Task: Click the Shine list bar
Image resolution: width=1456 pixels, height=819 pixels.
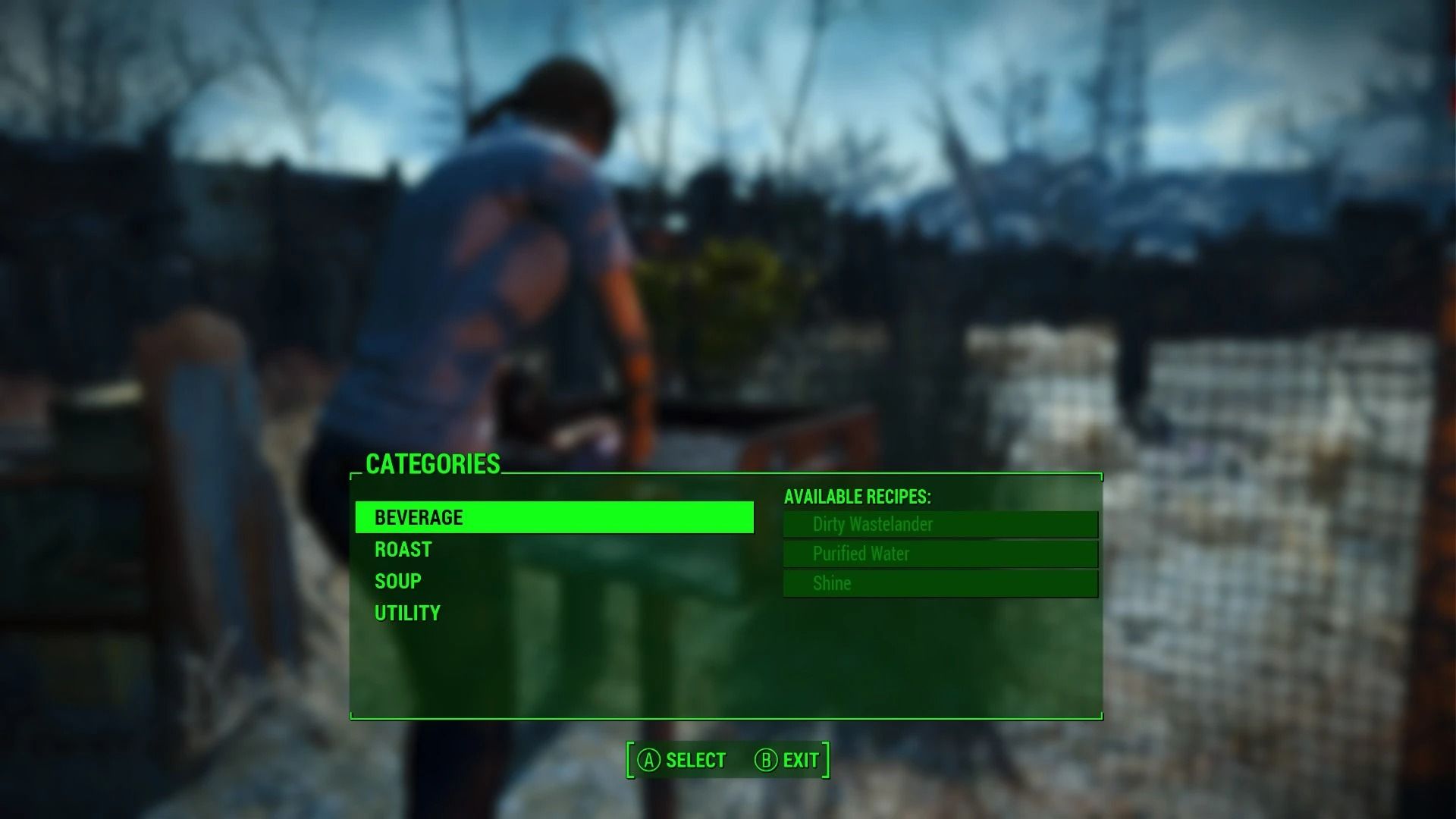Action: tap(939, 583)
